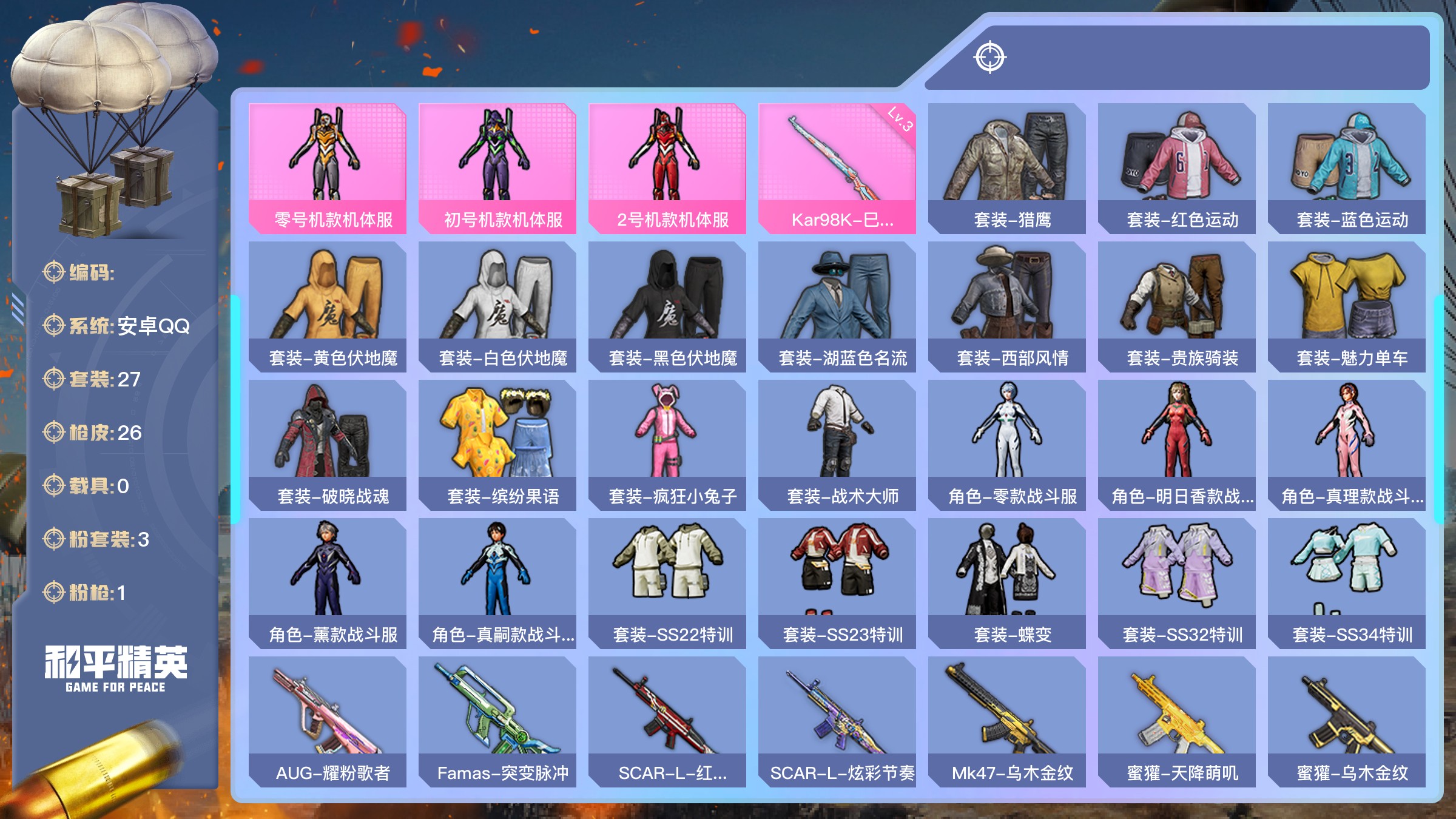Open the 2号机款机体服 red suit tile

point(667,168)
